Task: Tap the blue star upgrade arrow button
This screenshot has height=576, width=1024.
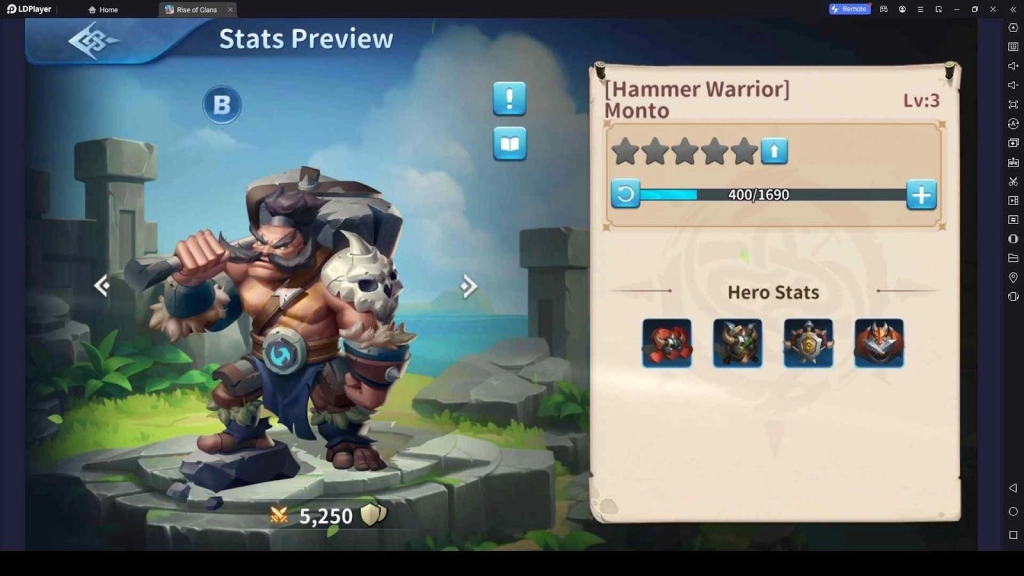Action: click(x=775, y=151)
